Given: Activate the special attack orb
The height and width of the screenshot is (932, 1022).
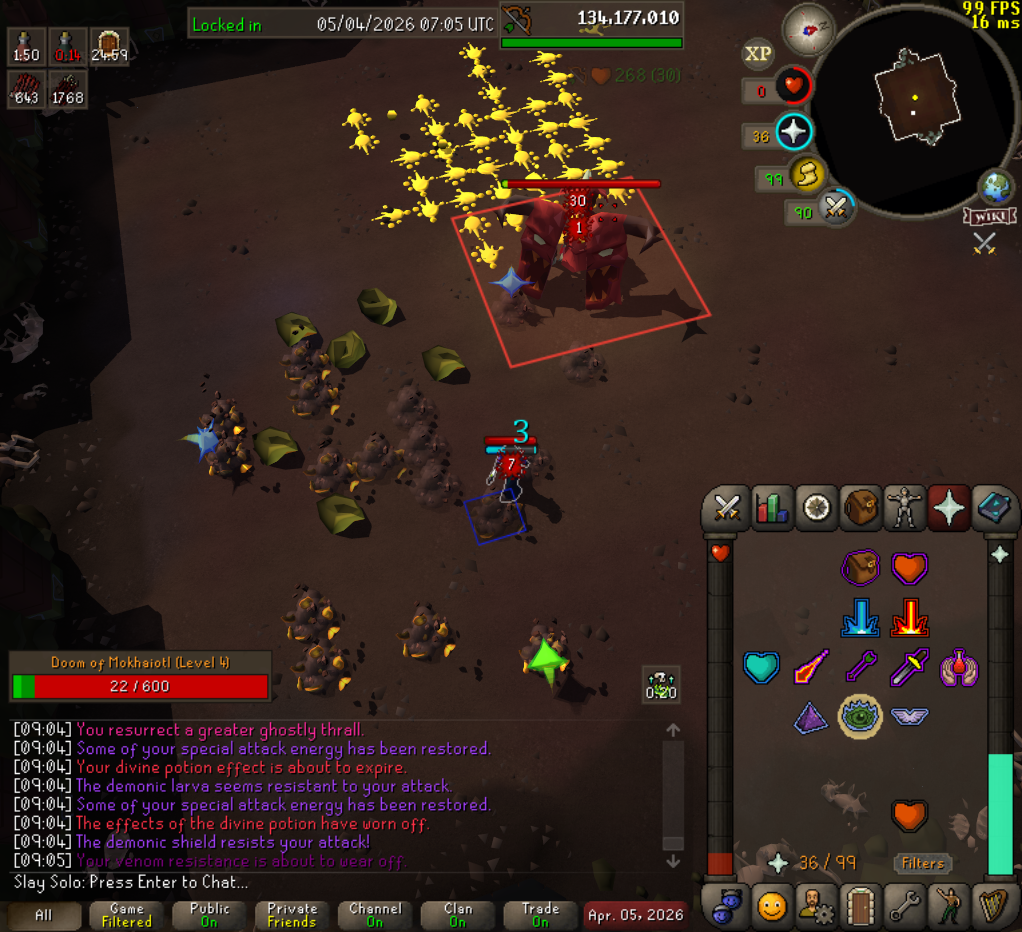Looking at the screenshot, I should pos(835,207).
